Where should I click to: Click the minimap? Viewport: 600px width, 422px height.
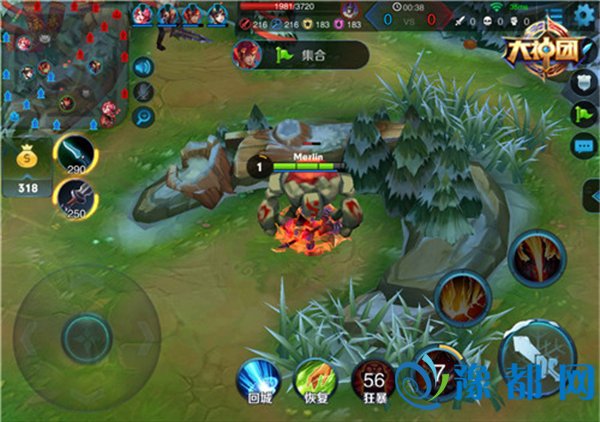(63, 66)
